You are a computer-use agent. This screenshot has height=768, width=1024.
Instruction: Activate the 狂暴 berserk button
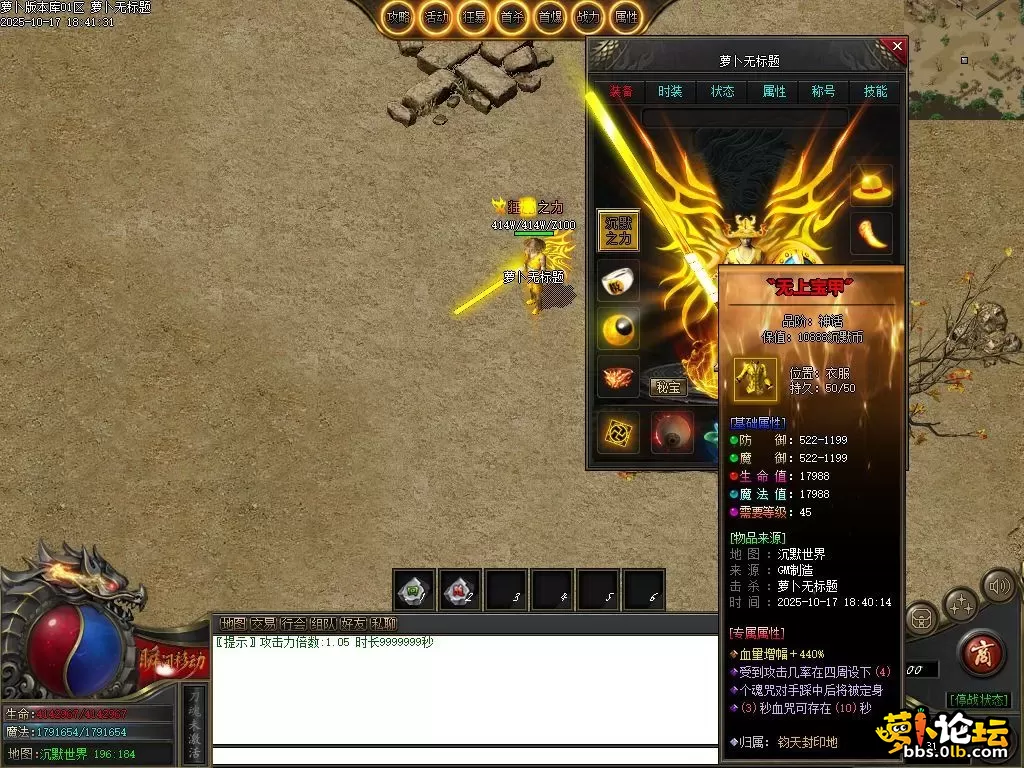474,17
